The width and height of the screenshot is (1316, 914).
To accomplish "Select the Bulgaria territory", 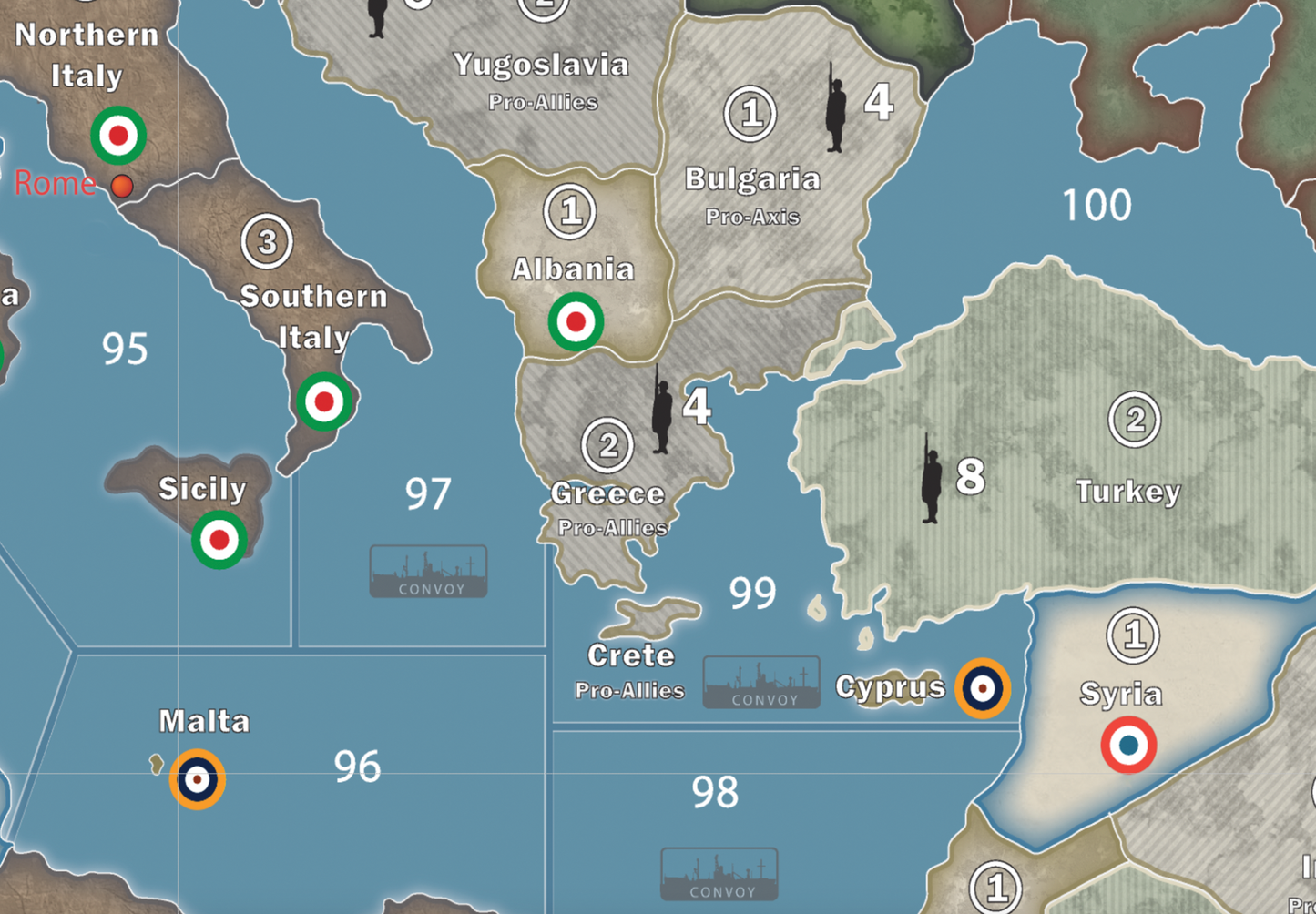I will (x=752, y=178).
